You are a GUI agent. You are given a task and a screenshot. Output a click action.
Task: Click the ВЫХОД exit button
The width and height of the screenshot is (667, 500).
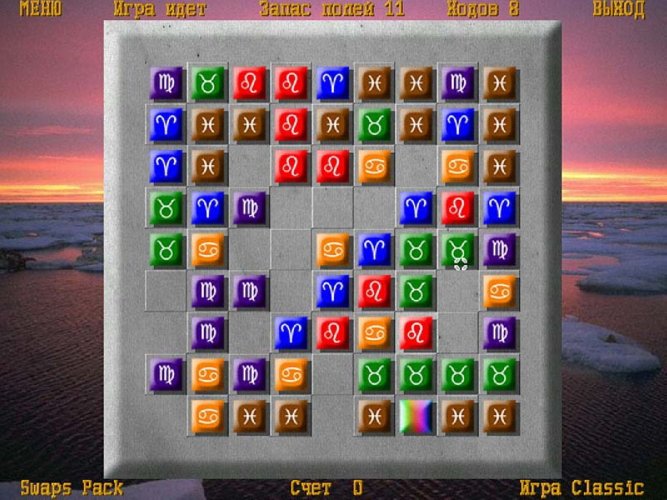(618, 10)
